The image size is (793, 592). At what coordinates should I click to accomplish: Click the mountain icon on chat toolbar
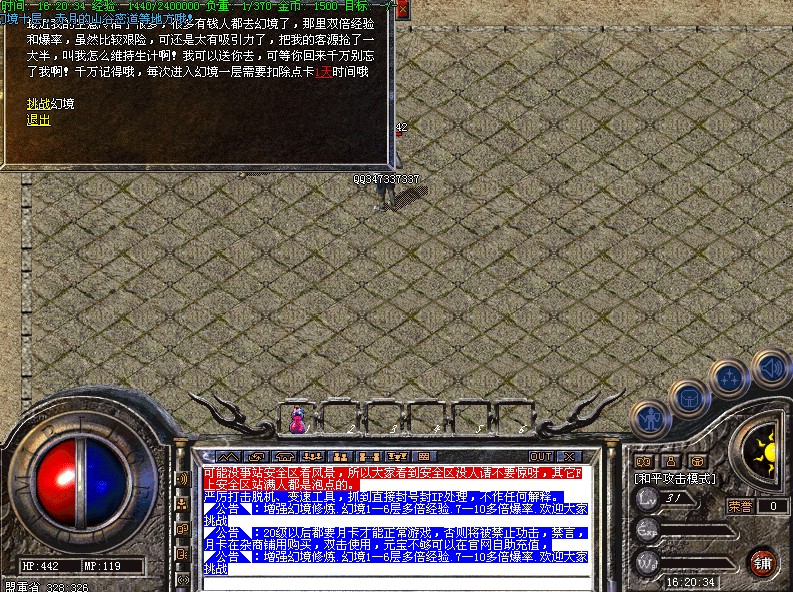[x=228, y=457]
